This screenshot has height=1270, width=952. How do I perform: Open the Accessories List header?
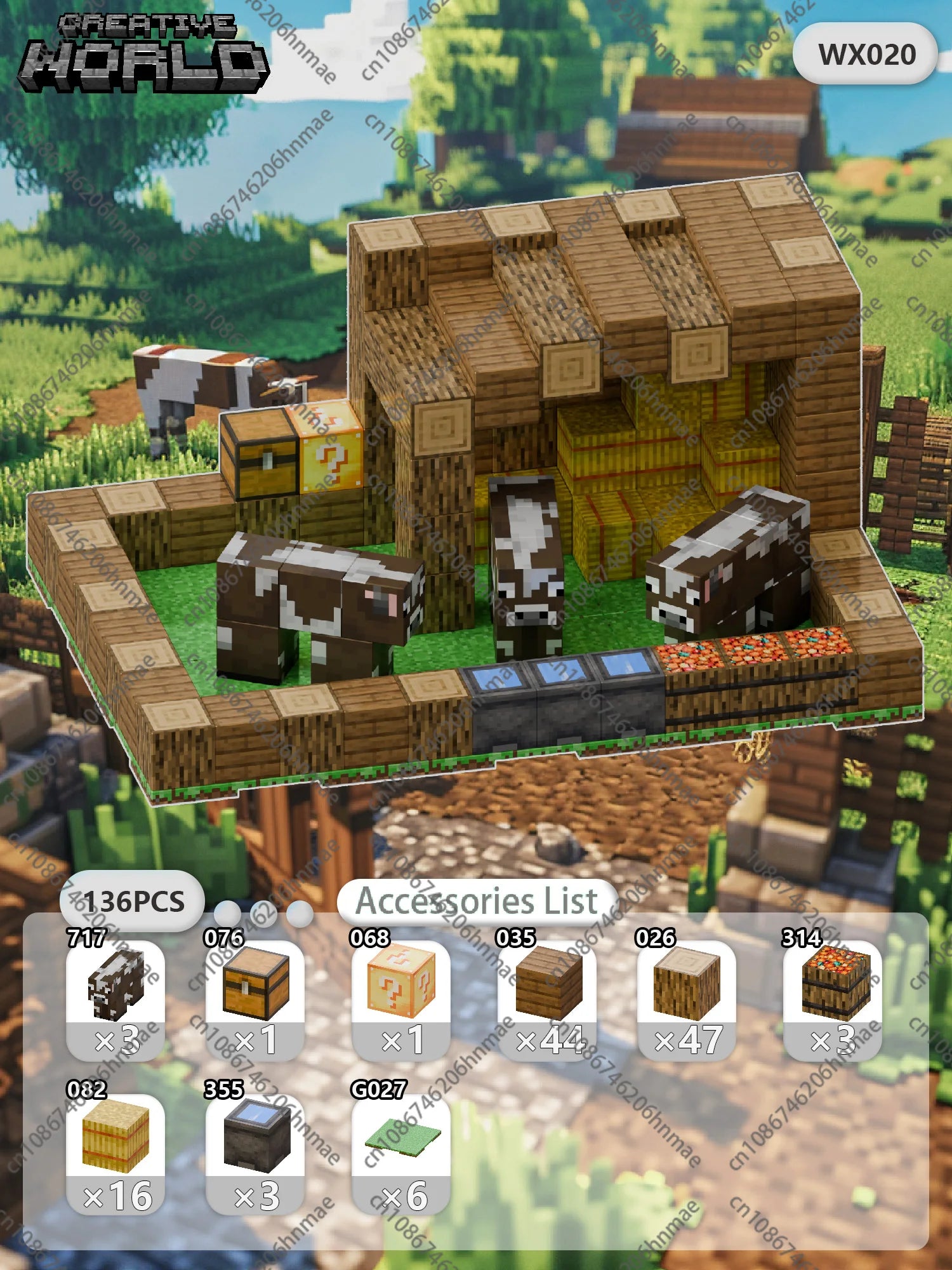point(477,900)
